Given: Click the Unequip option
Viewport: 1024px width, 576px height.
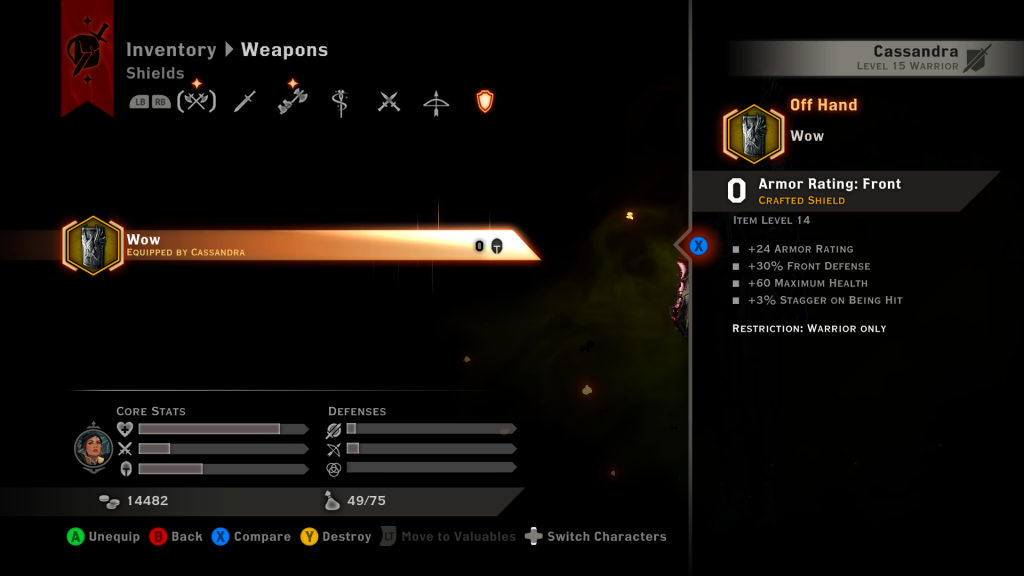Looking at the screenshot, I should (x=103, y=537).
